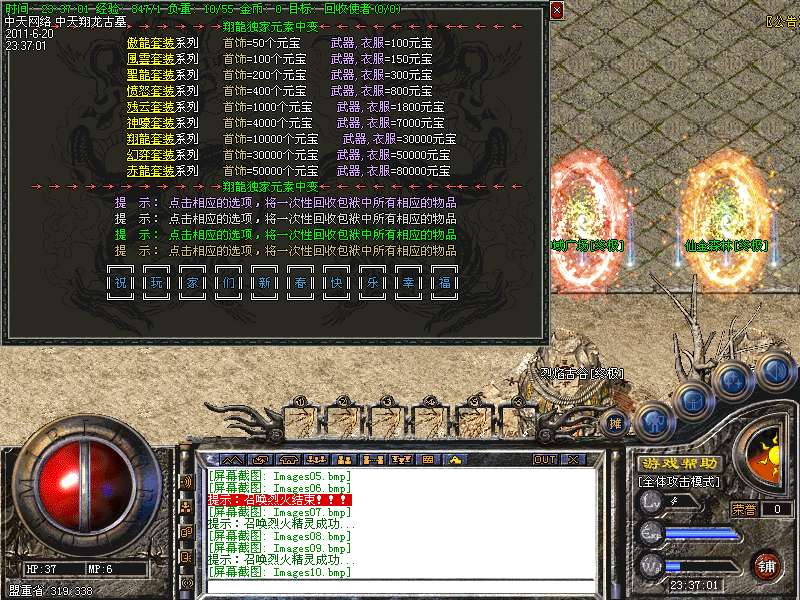Click the OUT button above the chat
Image resolution: width=800 pixels, height=600 pixels.
pos(545,460)
